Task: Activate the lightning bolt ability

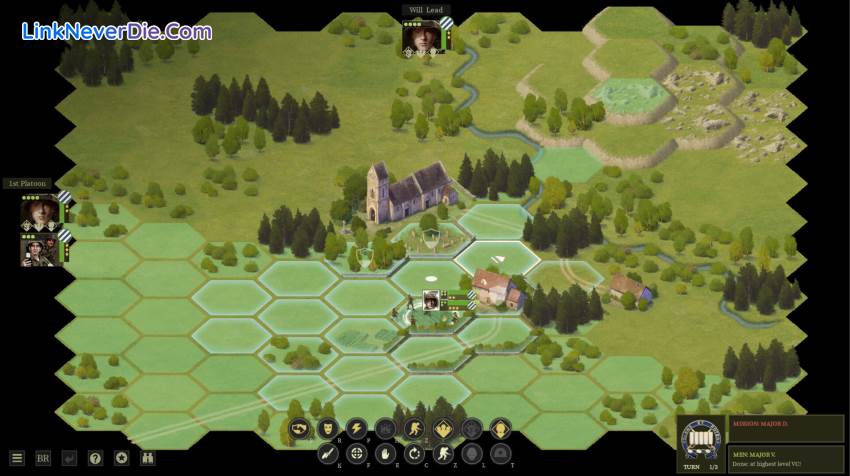Action: 356,430
